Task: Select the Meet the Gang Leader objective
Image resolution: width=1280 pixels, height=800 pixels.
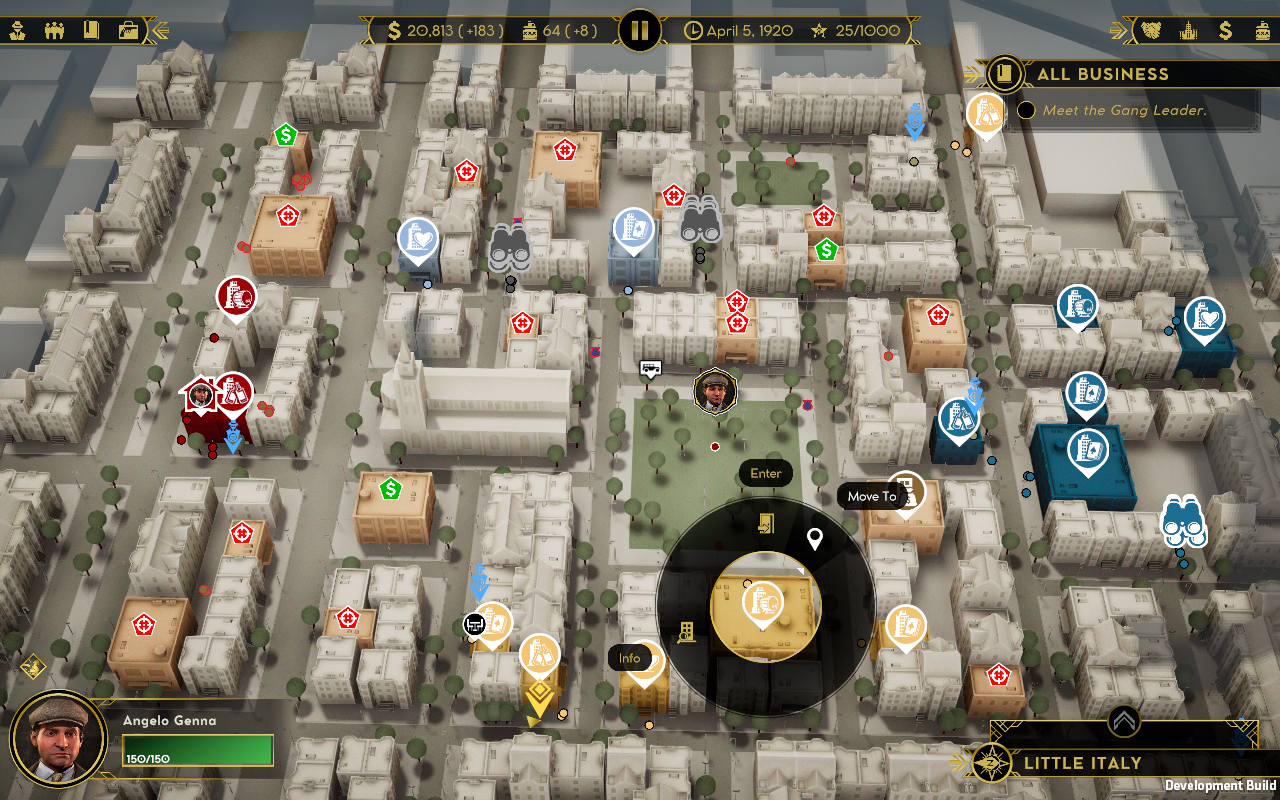Action: (1124, 111)
